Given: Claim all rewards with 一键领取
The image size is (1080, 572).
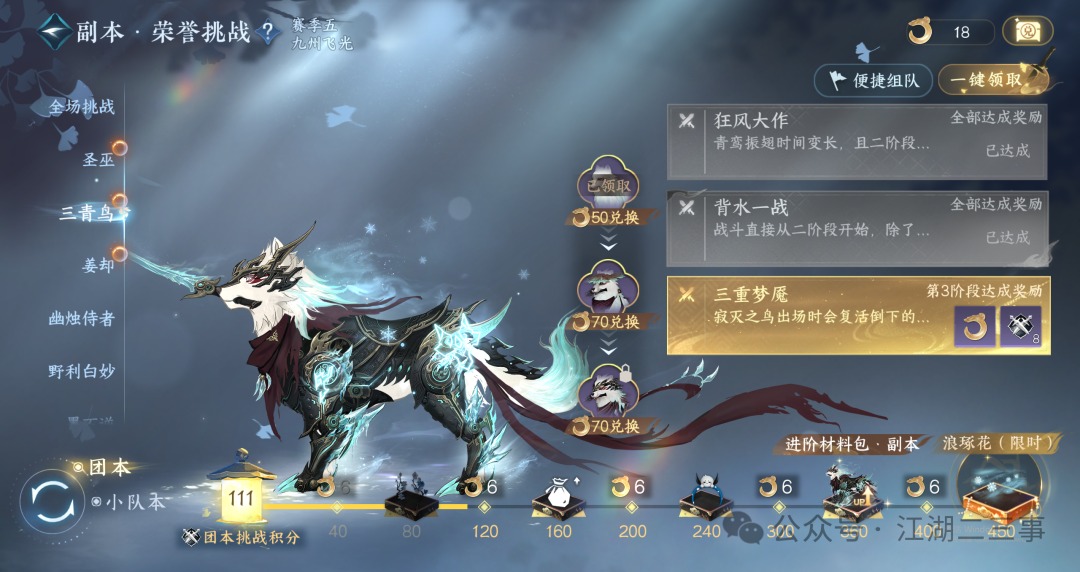Looking at the screenshot, I should [992, 80].
